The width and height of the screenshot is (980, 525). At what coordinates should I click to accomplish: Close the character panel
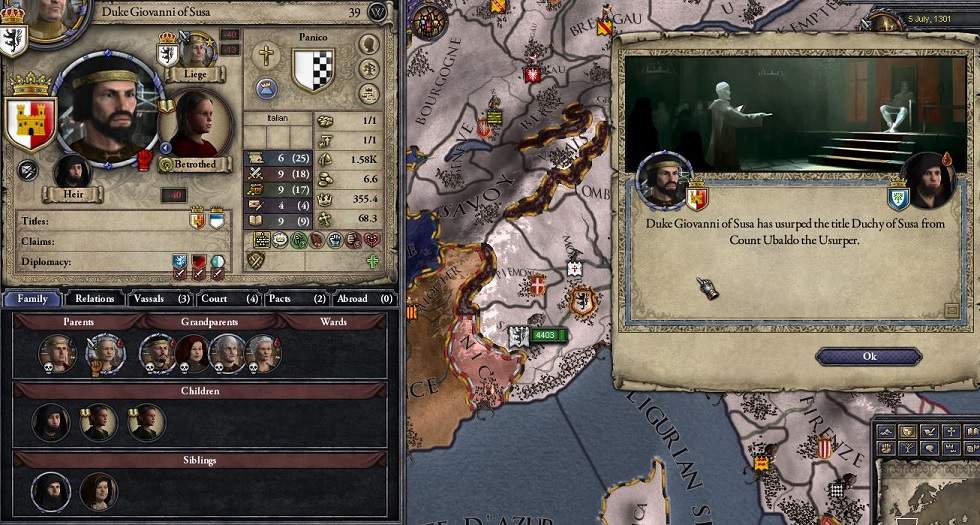tap(378, 12)
